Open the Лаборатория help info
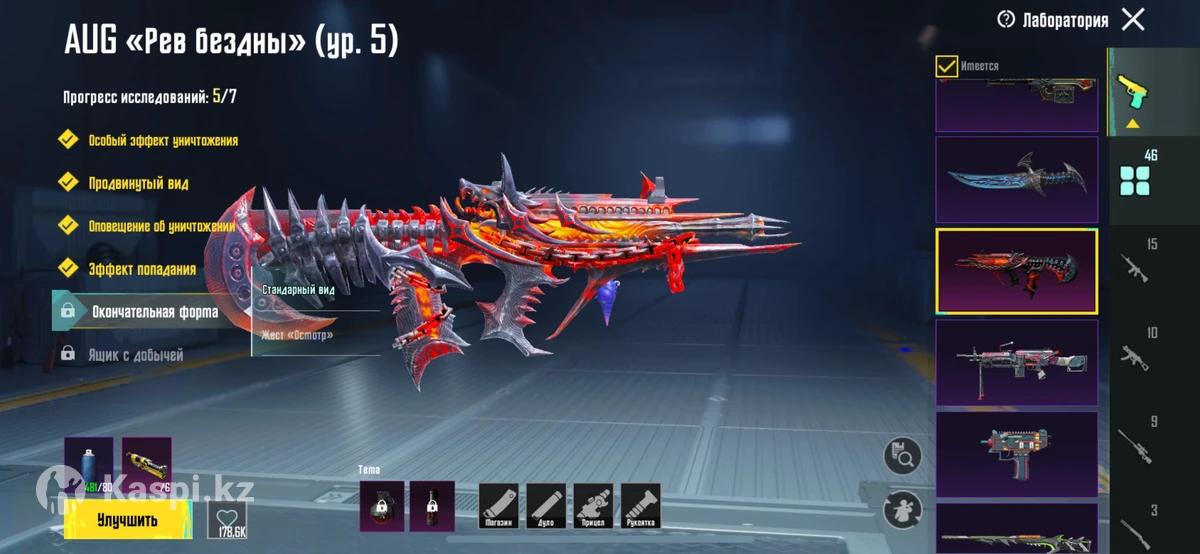The height and width of the screenshot is (554, 1200). pos(1006,19)
